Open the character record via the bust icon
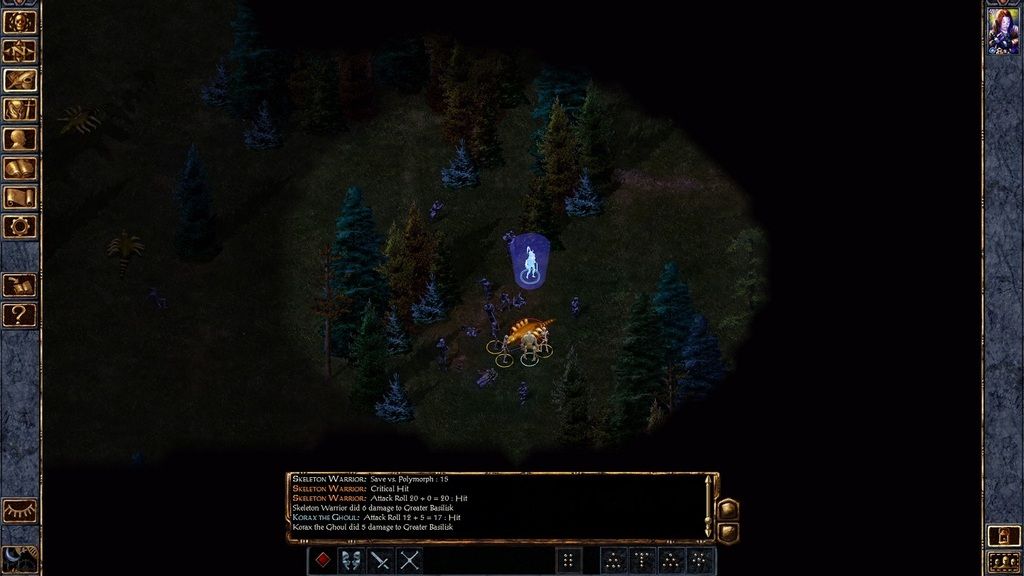Screen dimensions: 1024x576 click(19, 139)
